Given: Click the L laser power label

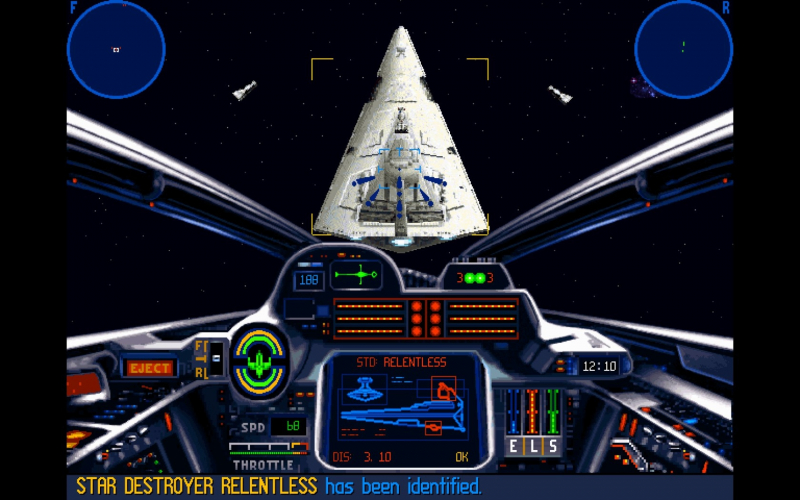Looking at the screenshot, I should coord(533,446).
